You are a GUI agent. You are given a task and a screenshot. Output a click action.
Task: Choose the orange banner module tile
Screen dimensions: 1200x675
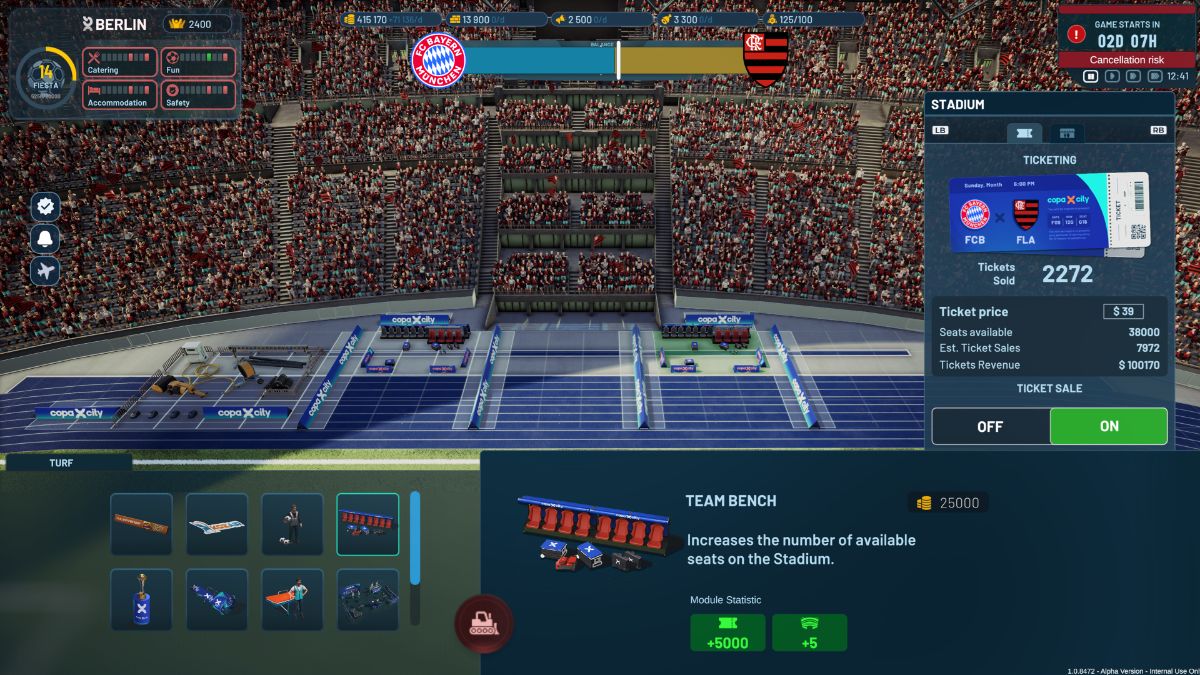click(141, 524)
